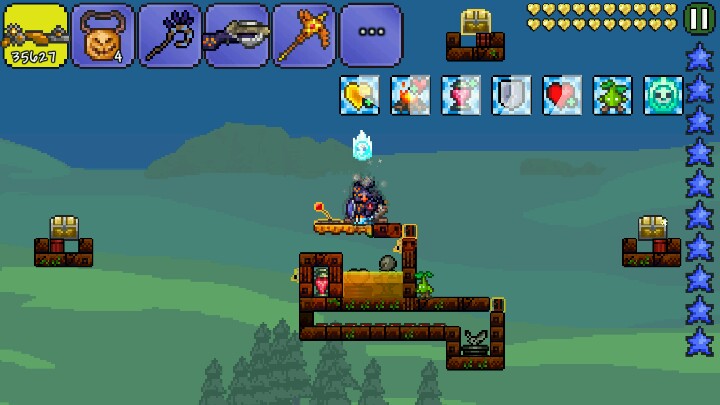
Task: Tap the teal glowing face buff icon
Action: 663,95
